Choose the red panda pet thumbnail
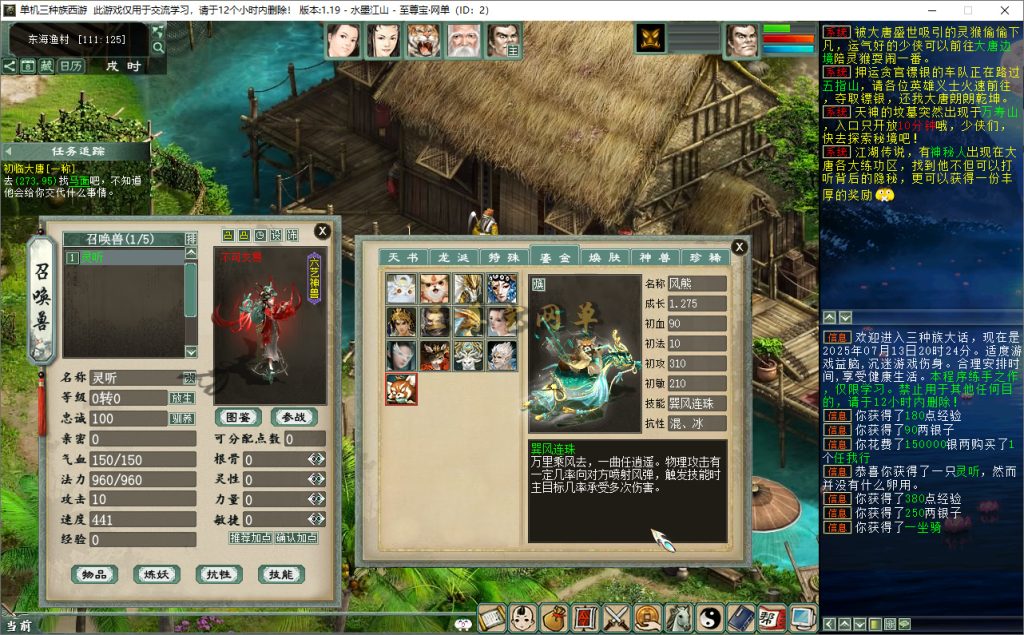Viewport: 1024px width, 635px height. pos(402,389)
